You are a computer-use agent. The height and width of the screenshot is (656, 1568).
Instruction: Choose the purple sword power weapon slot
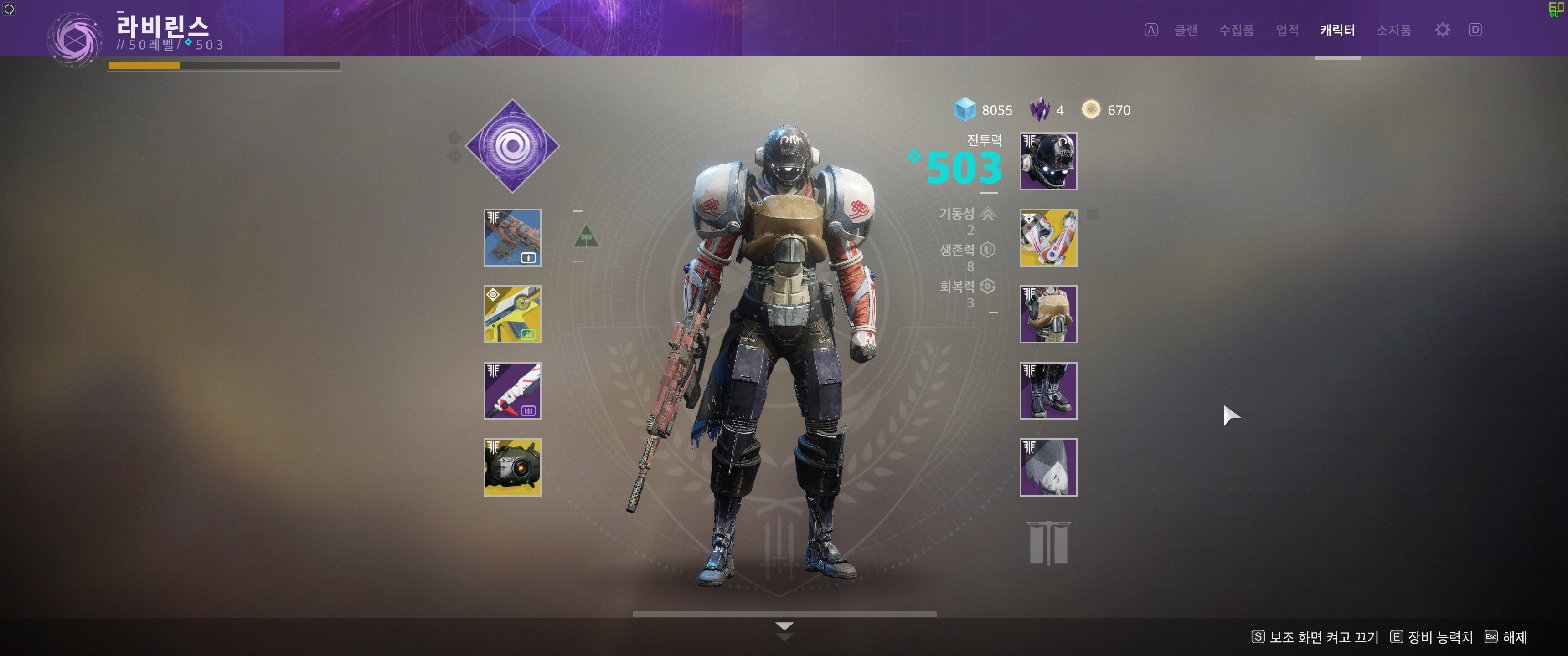click(x=512, y=391)
